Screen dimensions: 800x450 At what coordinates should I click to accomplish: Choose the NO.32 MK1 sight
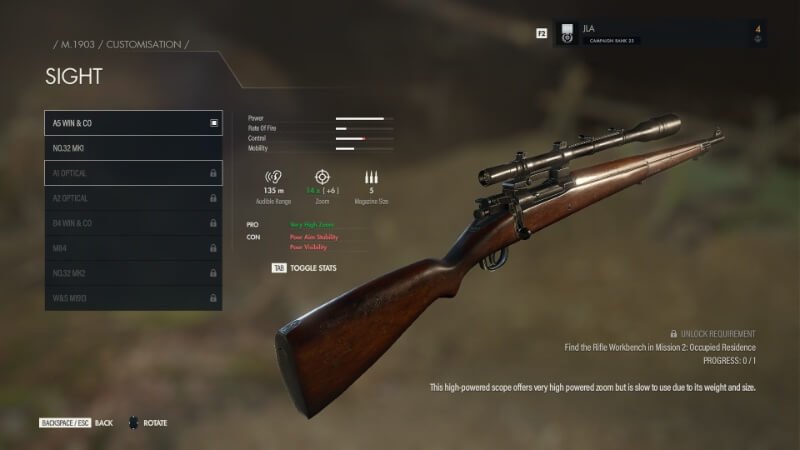click(133, 148)
